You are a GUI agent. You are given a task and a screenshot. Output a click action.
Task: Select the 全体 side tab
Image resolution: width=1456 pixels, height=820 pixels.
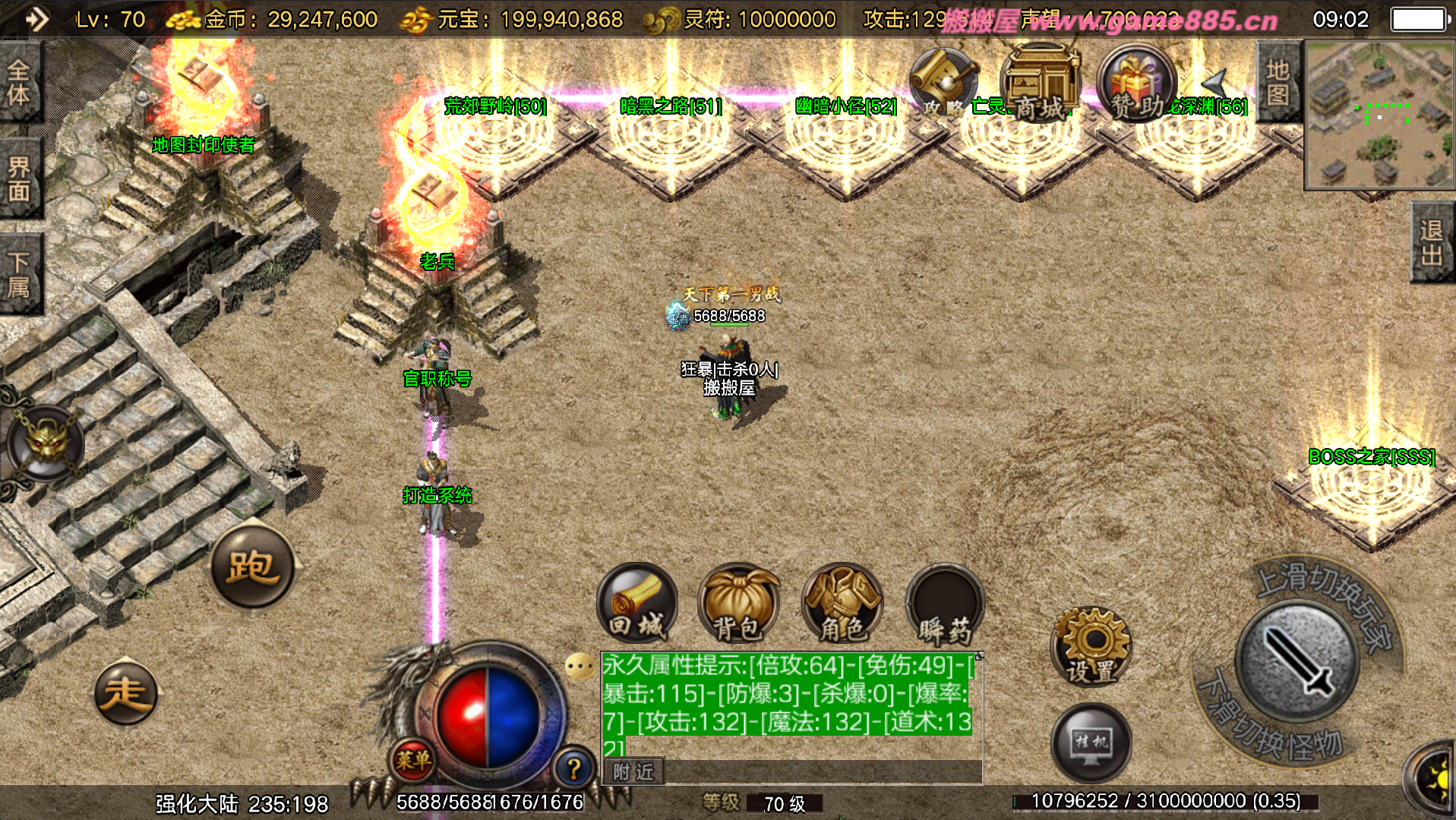point(19,82)
